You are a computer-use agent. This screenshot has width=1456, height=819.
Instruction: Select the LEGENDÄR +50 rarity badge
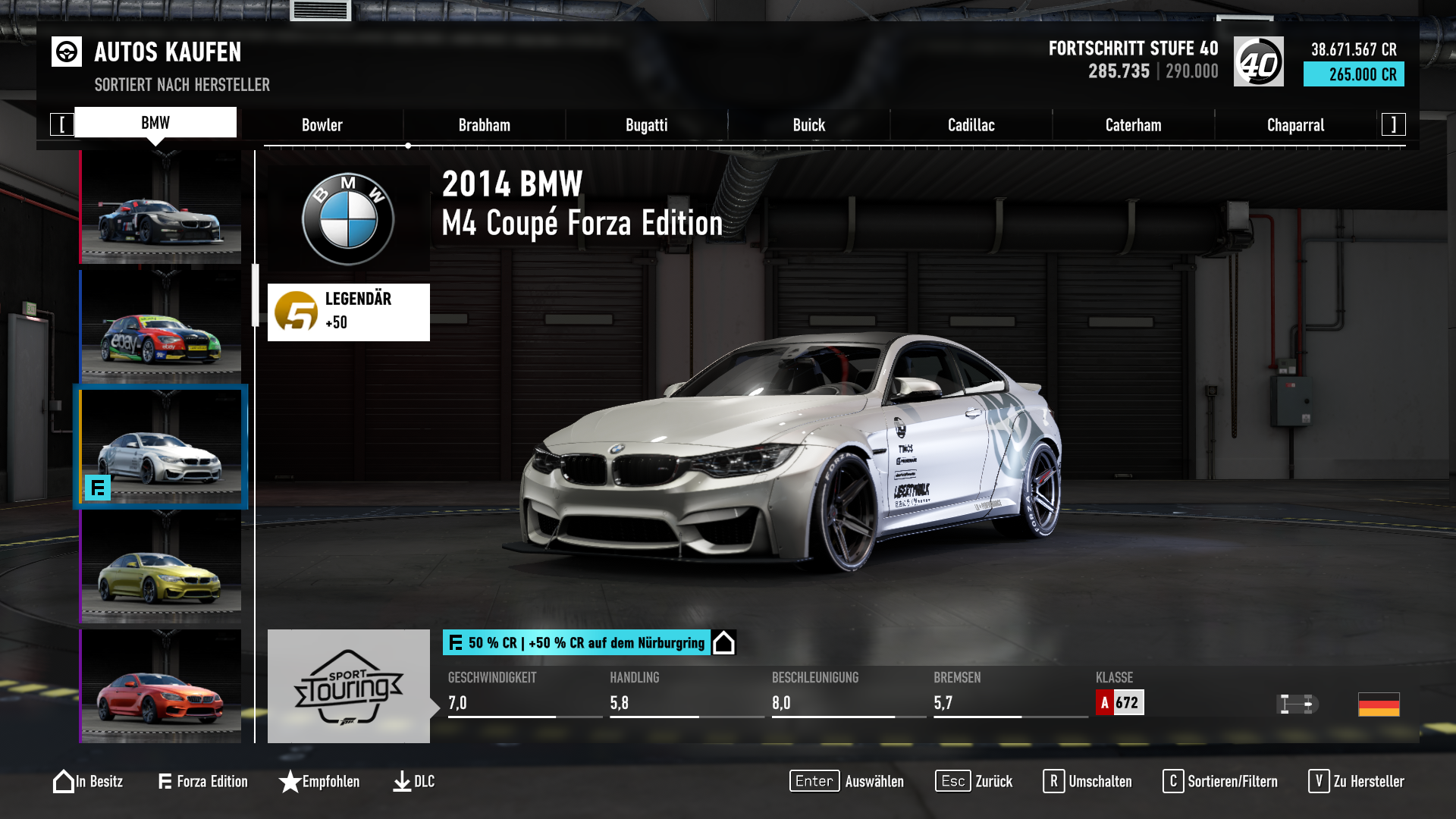click(x=348, y=312)
